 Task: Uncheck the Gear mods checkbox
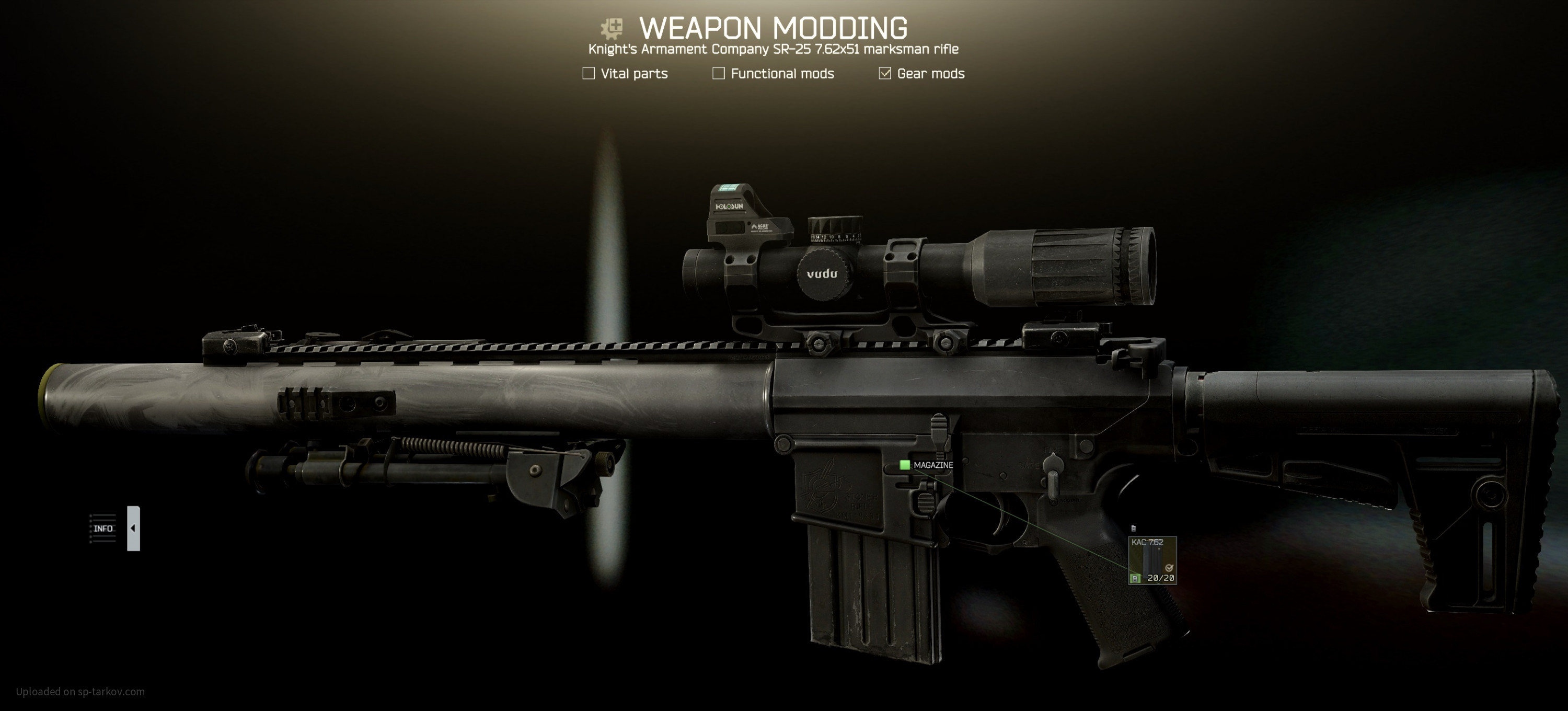(x=884, y=74)
